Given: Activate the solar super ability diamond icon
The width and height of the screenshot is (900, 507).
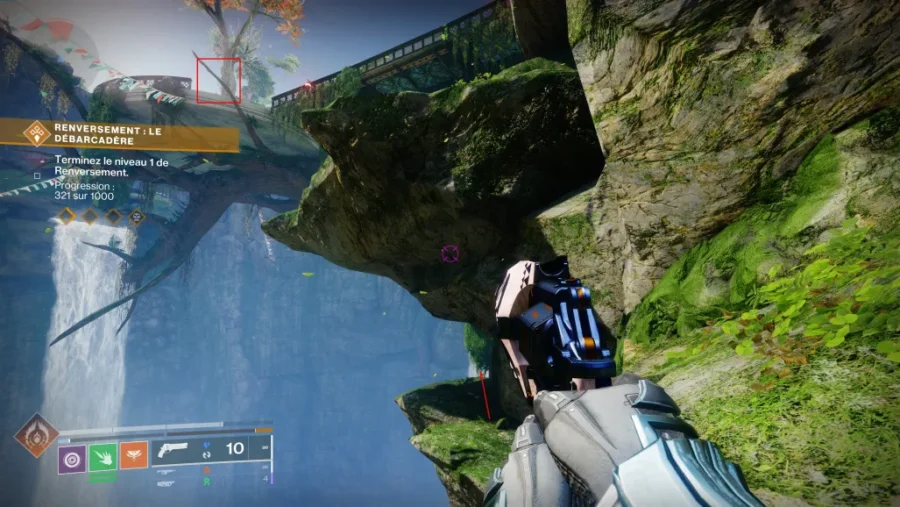Looking at the screenshot, I should (x=36, y=435).
